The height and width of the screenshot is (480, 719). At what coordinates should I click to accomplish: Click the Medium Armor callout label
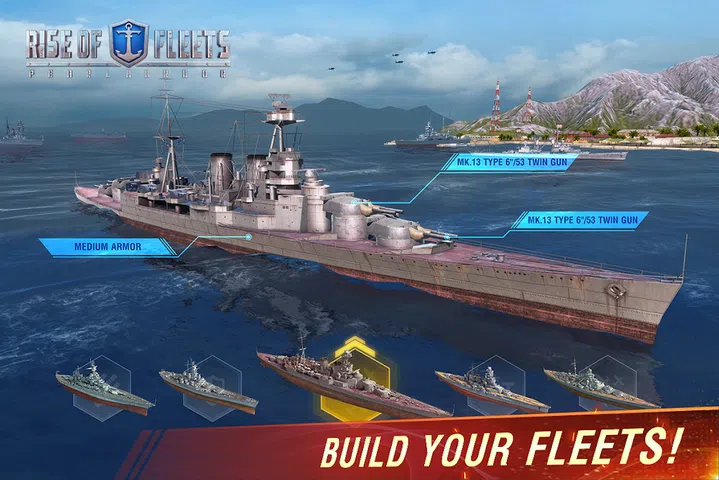[x=106, y=245]
